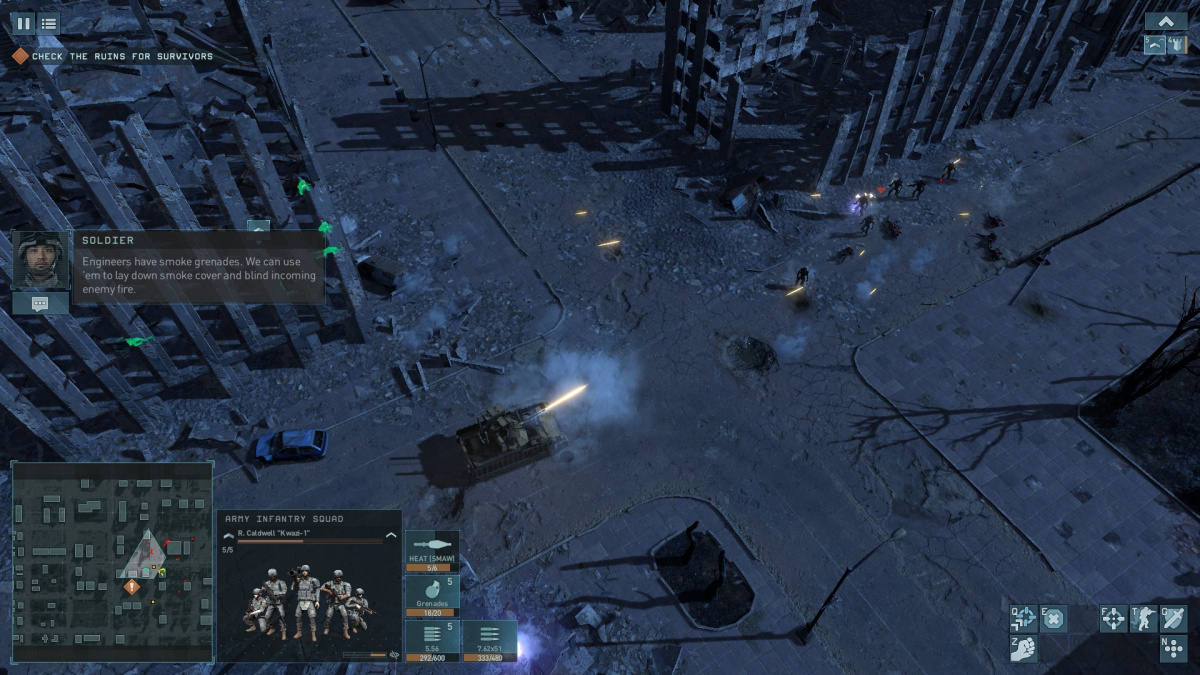The image size is (1200, 675).
Task: Click the minimap
Action: coord(112,561)
